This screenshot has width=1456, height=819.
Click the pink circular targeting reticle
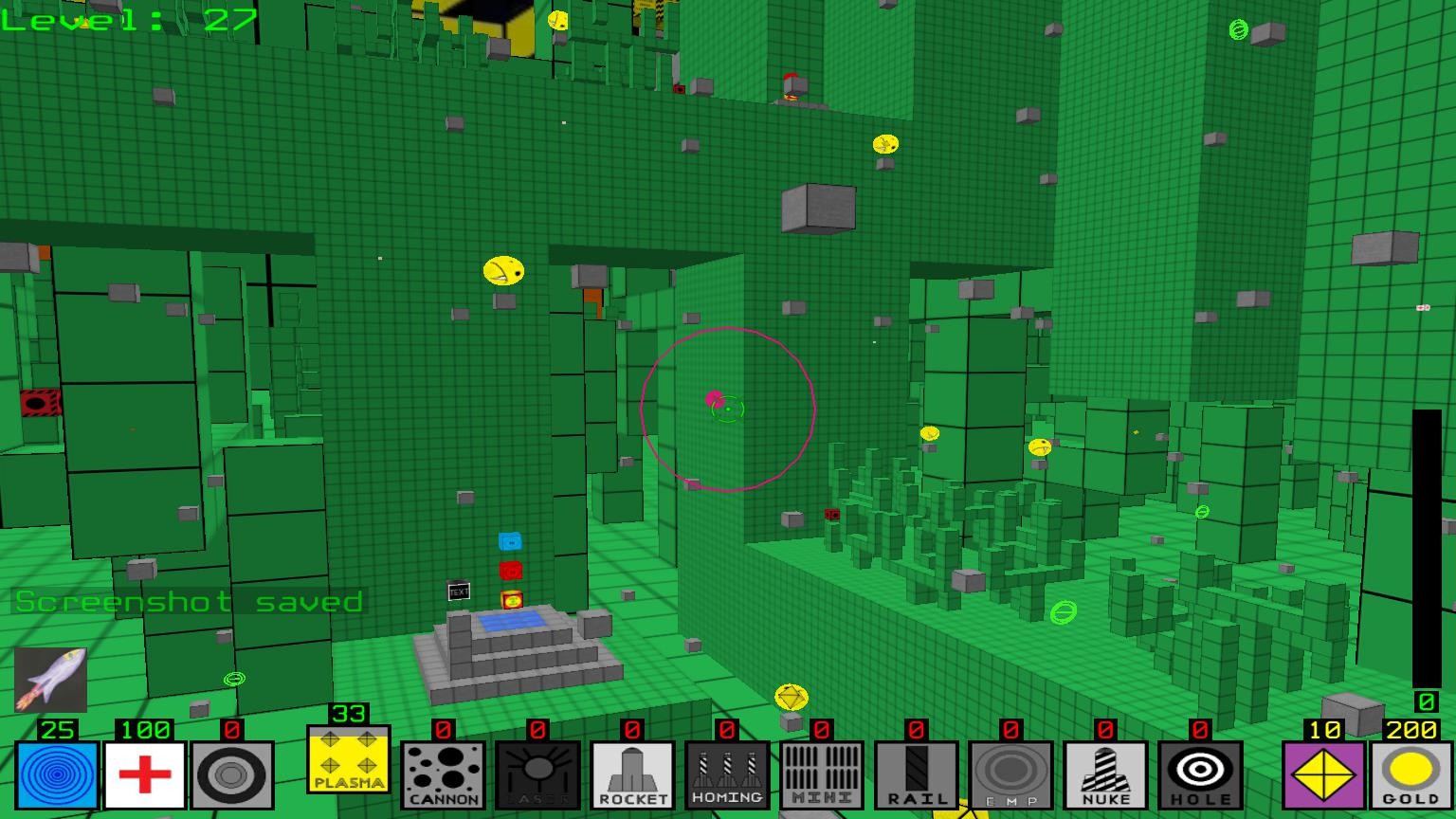(x=728, y=409)
